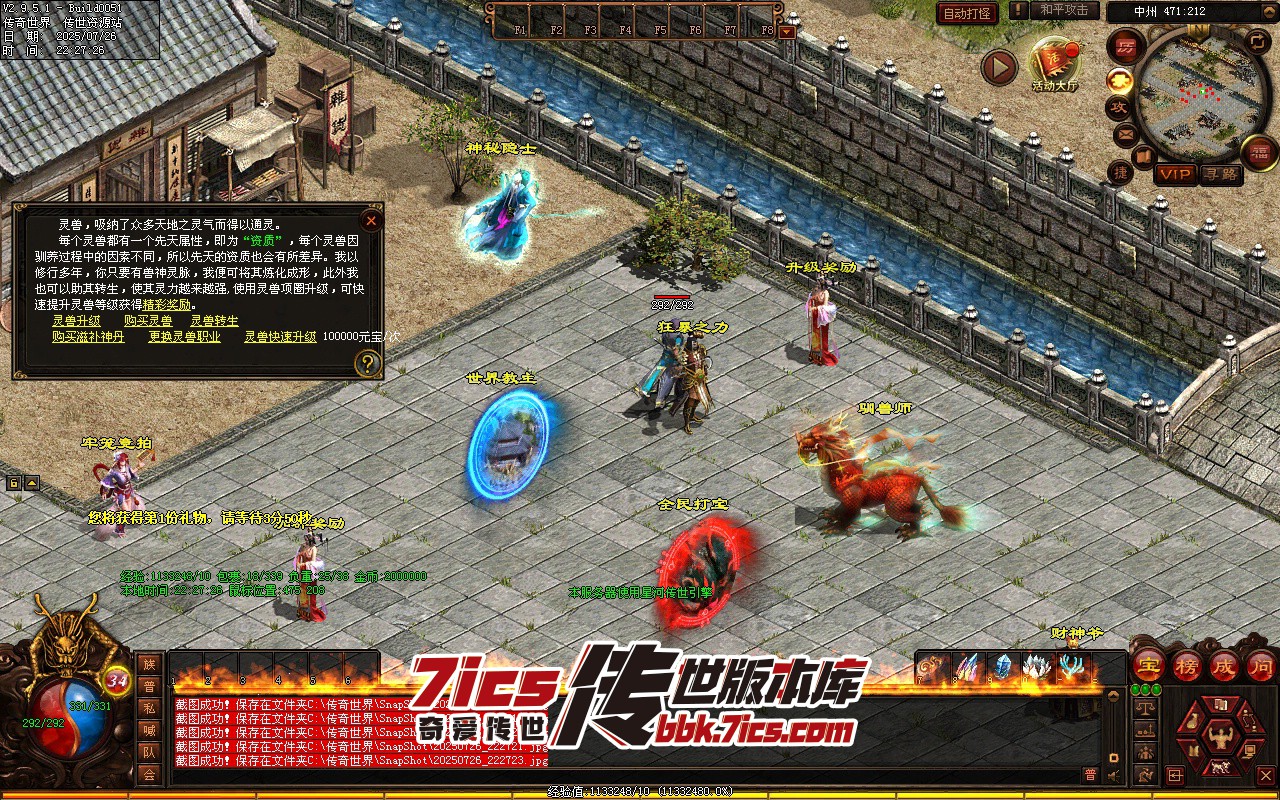Open the question mark help in dialogue

pos(368,364)
